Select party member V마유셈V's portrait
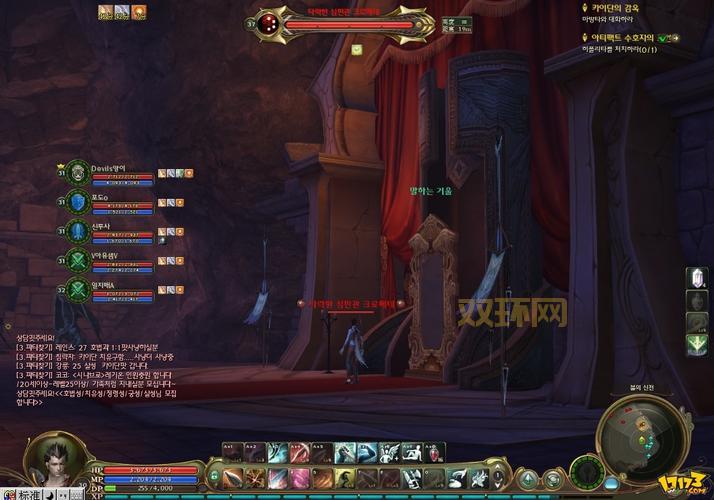 [x=78, y=261]
